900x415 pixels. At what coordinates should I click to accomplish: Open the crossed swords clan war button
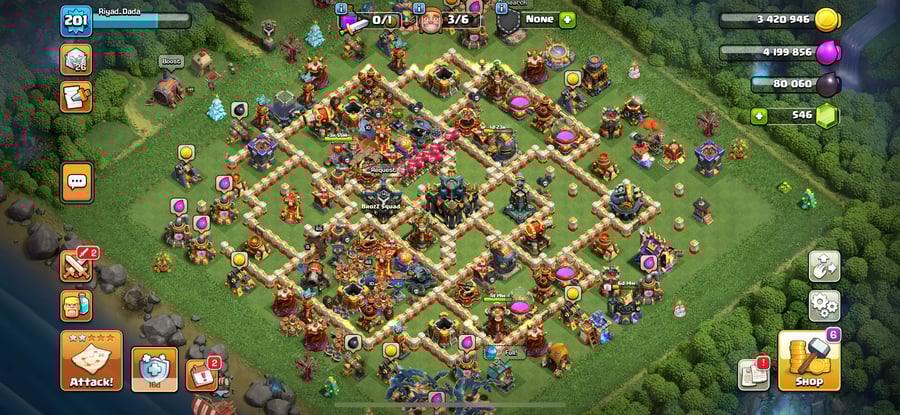click(x=77, y=266)
